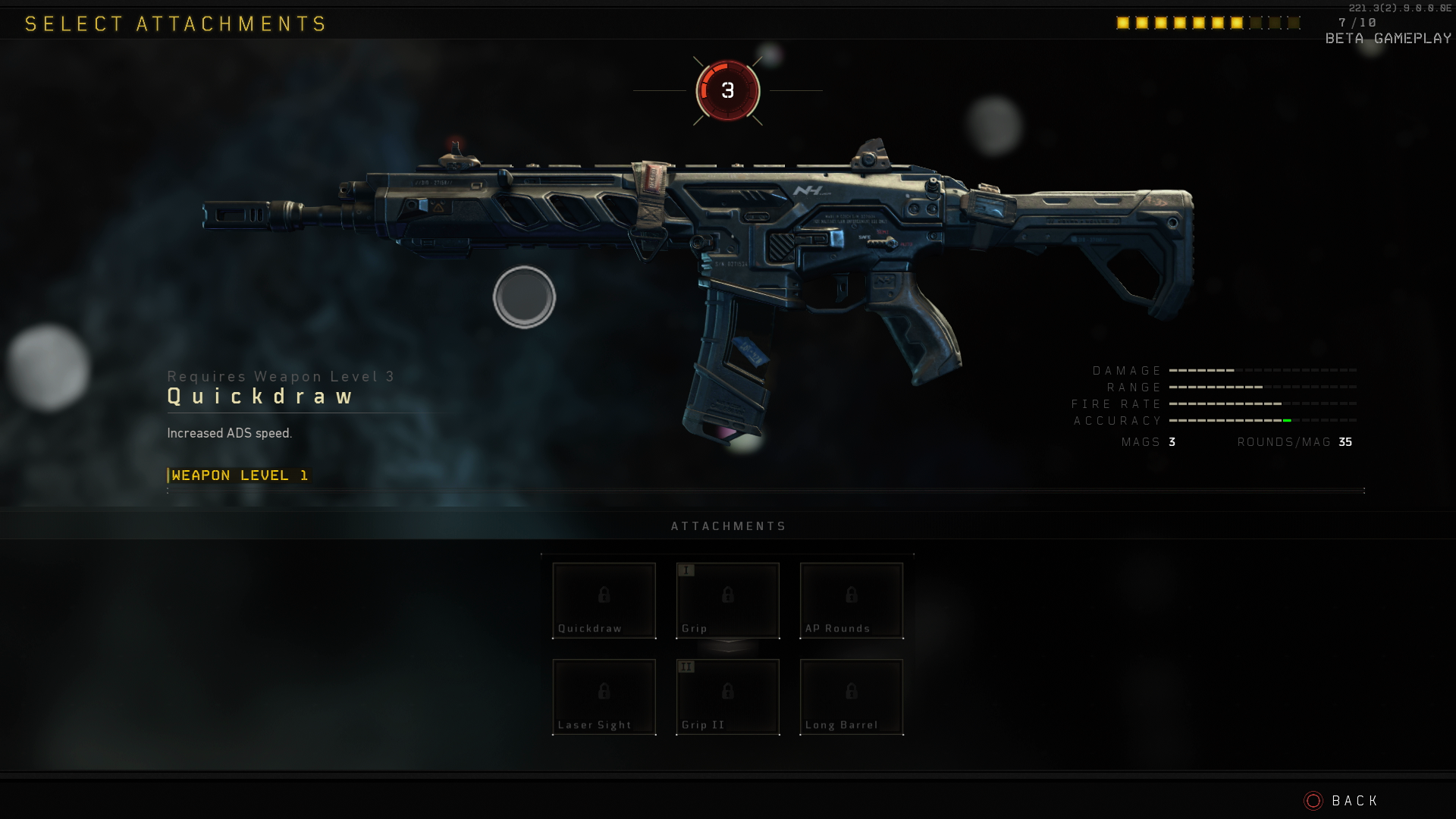
Task: Equip the Long Barrel attachment
Action: [851, 697]
